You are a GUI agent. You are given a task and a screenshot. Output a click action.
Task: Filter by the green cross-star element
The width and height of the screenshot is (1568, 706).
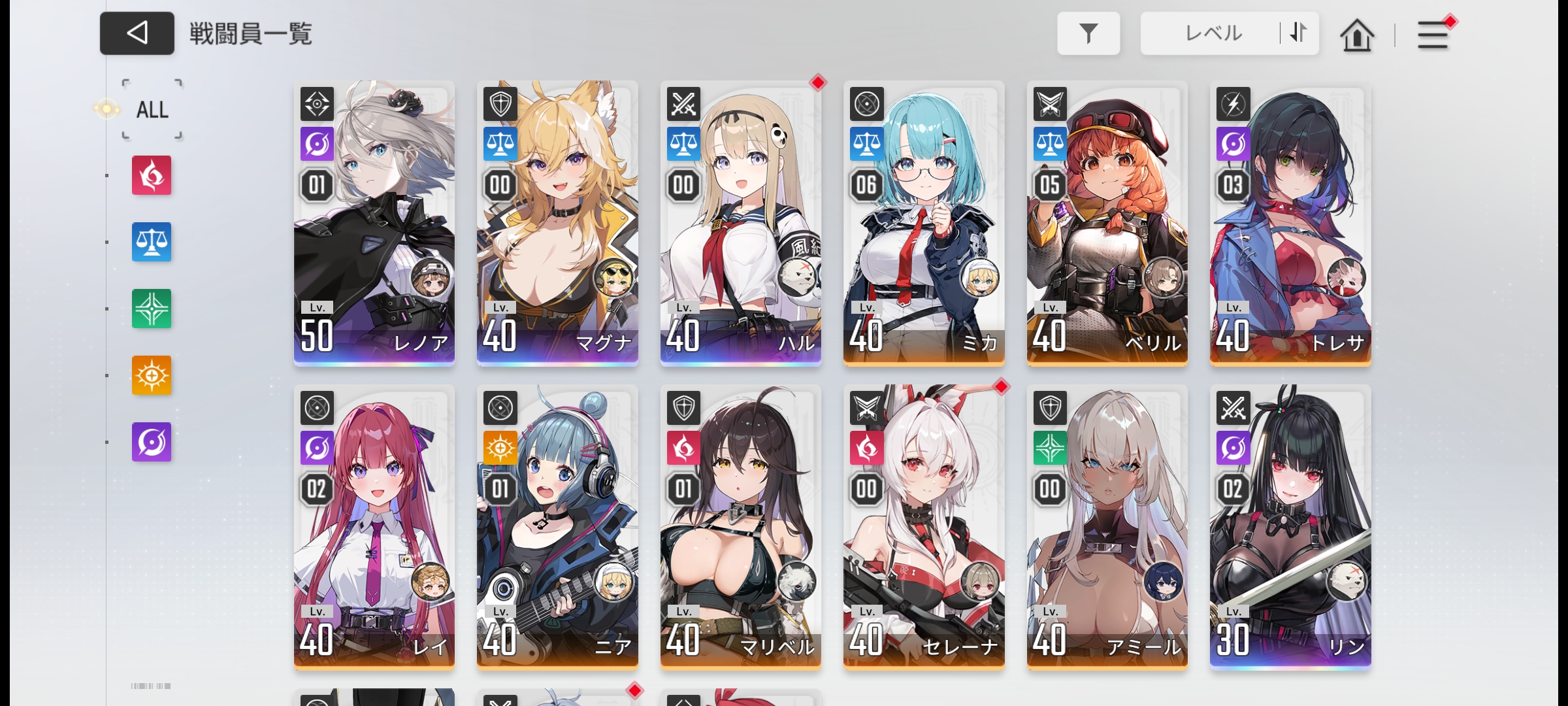[152, 309]
